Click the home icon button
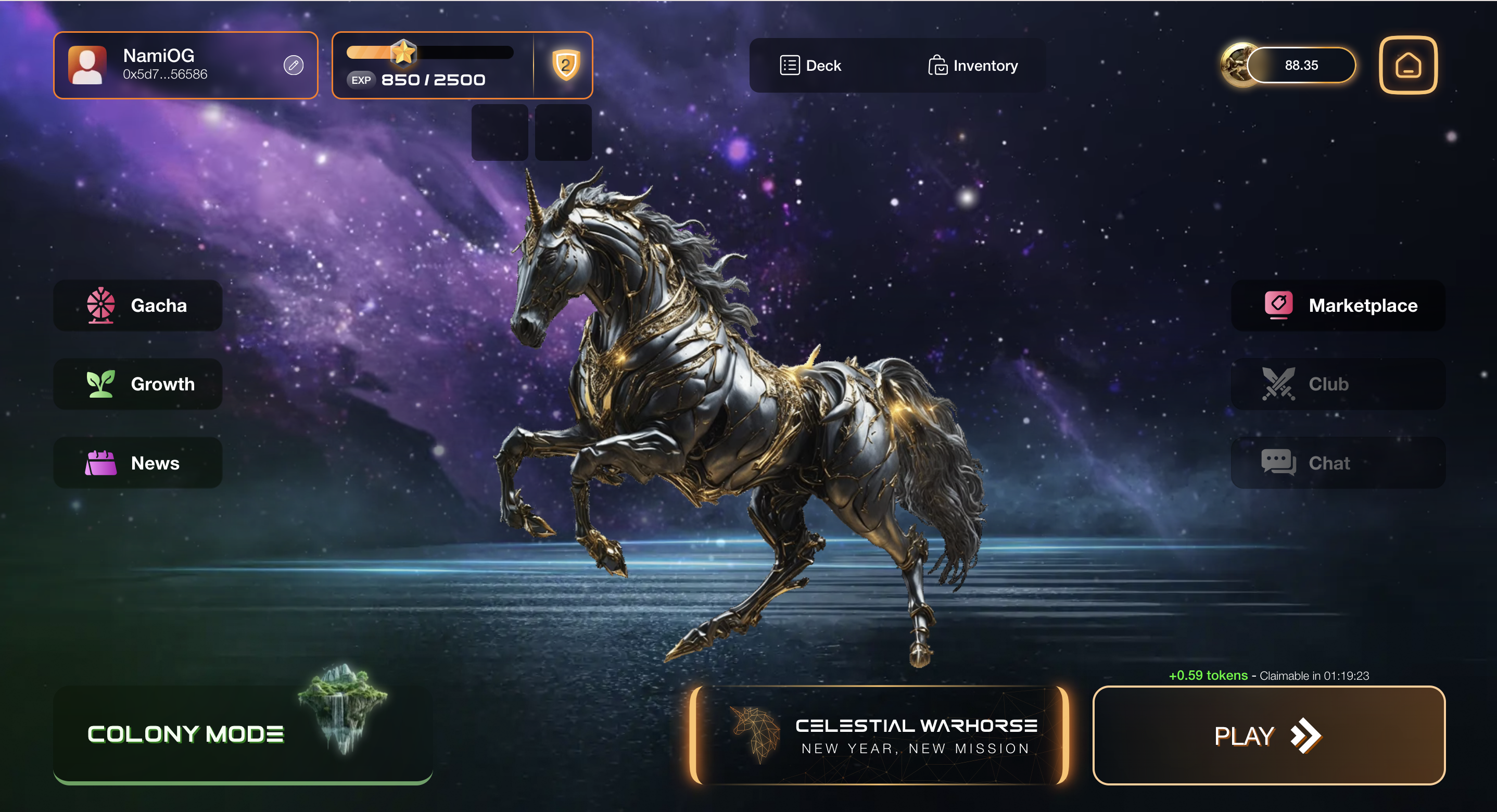Viewport: 1497px width, 812px height. click(x=1407, y=65)
